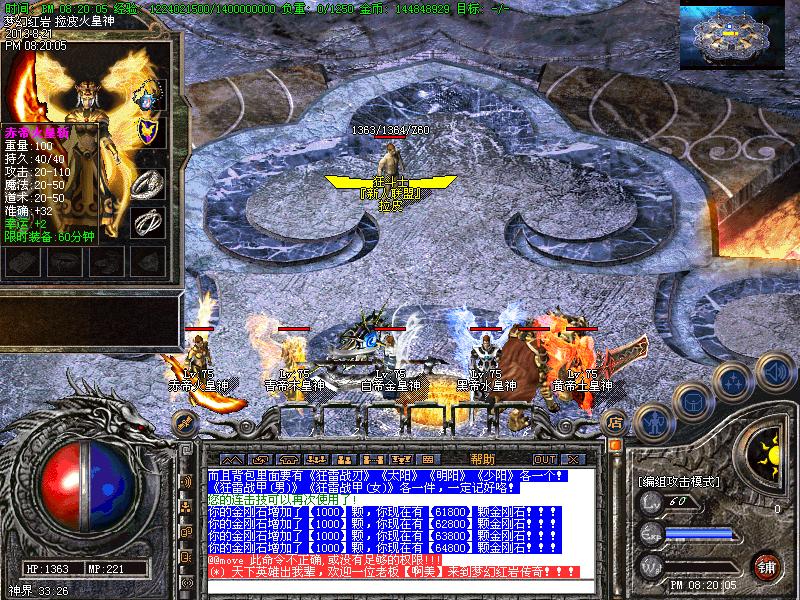Click the red 铺 stall button

coord(767,566)
